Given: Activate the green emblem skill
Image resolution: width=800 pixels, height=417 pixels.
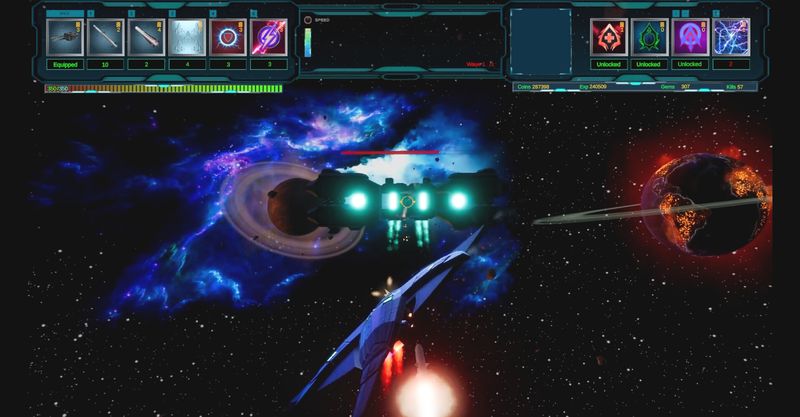Looking at the screenshot, I should 649,37.
